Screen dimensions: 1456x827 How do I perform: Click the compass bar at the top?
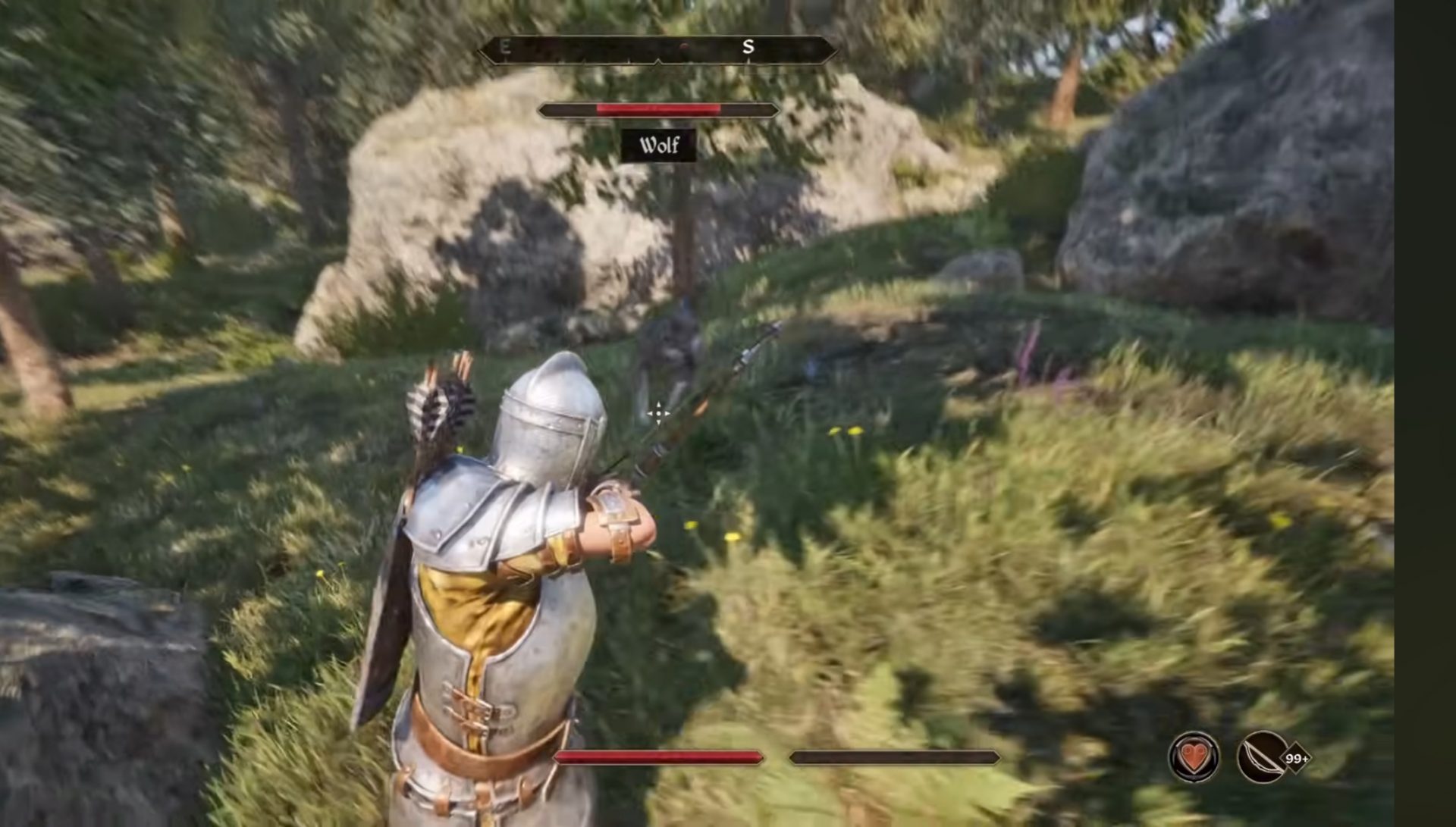tap(657, 50)
